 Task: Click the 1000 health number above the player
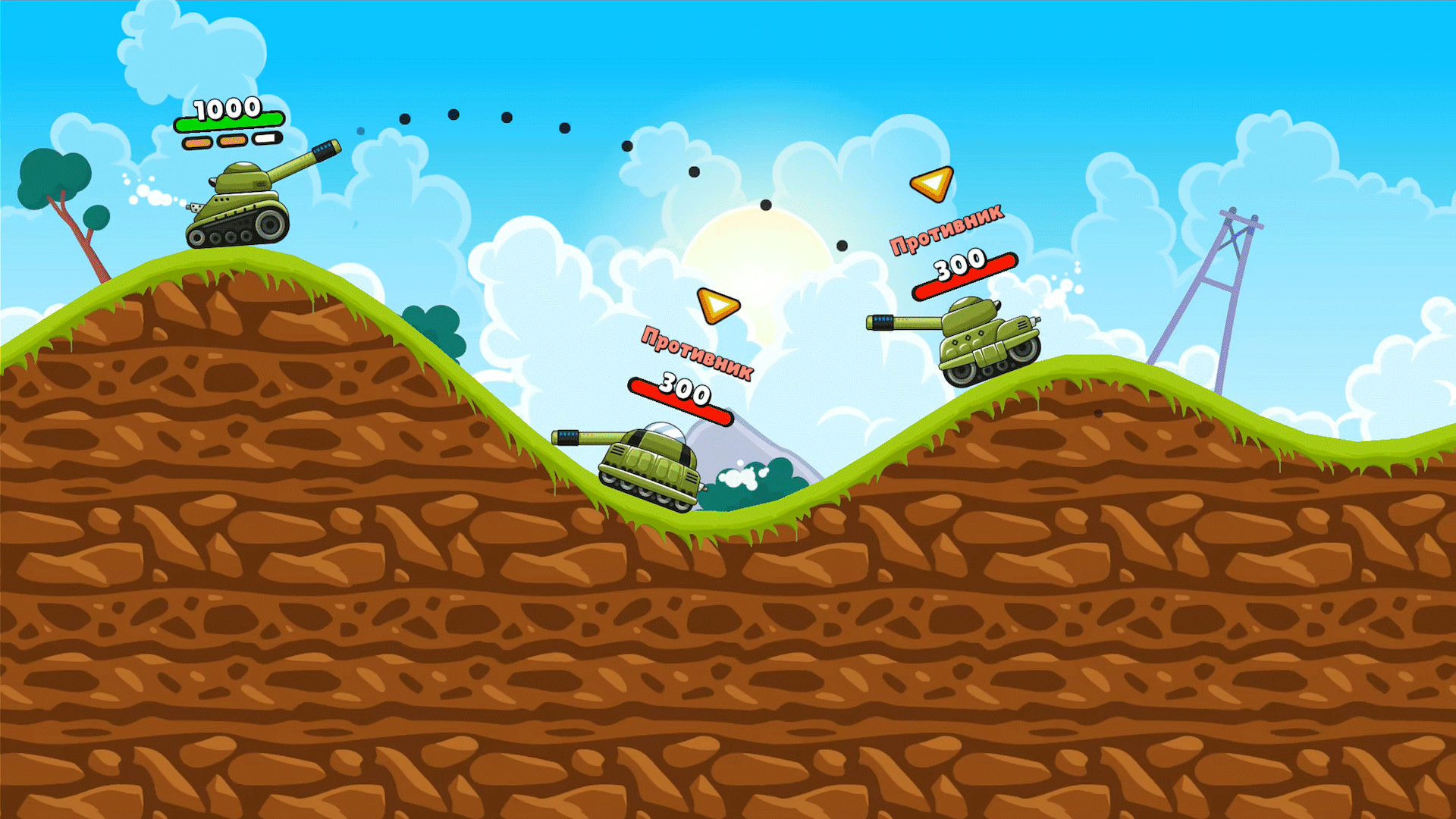(x=227, y=108)
